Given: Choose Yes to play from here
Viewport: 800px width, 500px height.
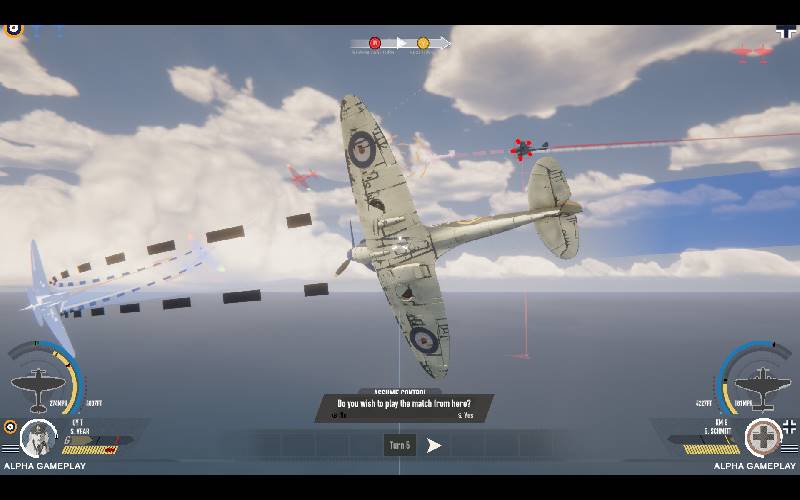Looking at the screenshot, I should (465, 415).
